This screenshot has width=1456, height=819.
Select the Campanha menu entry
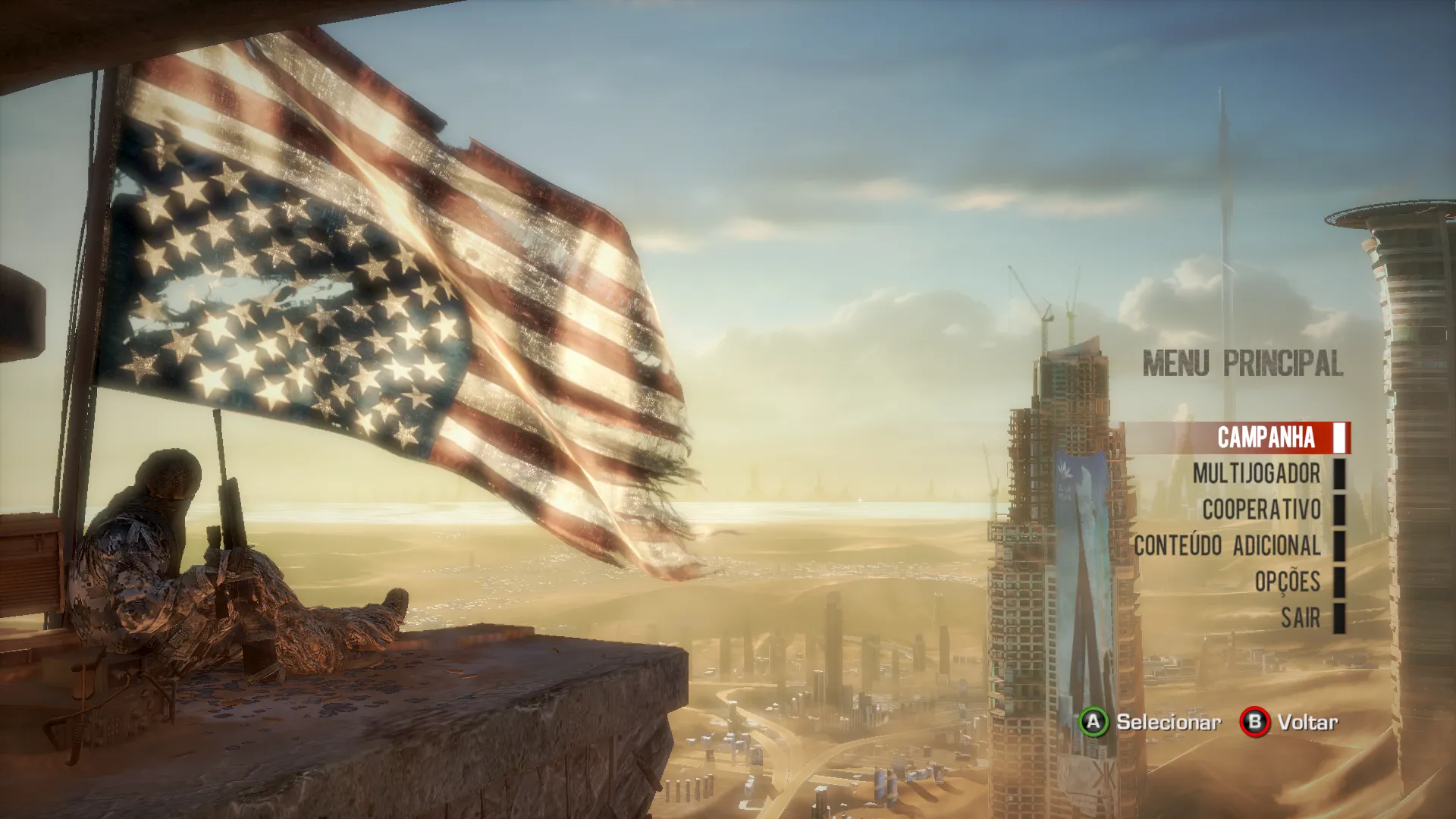point(1266,438)
